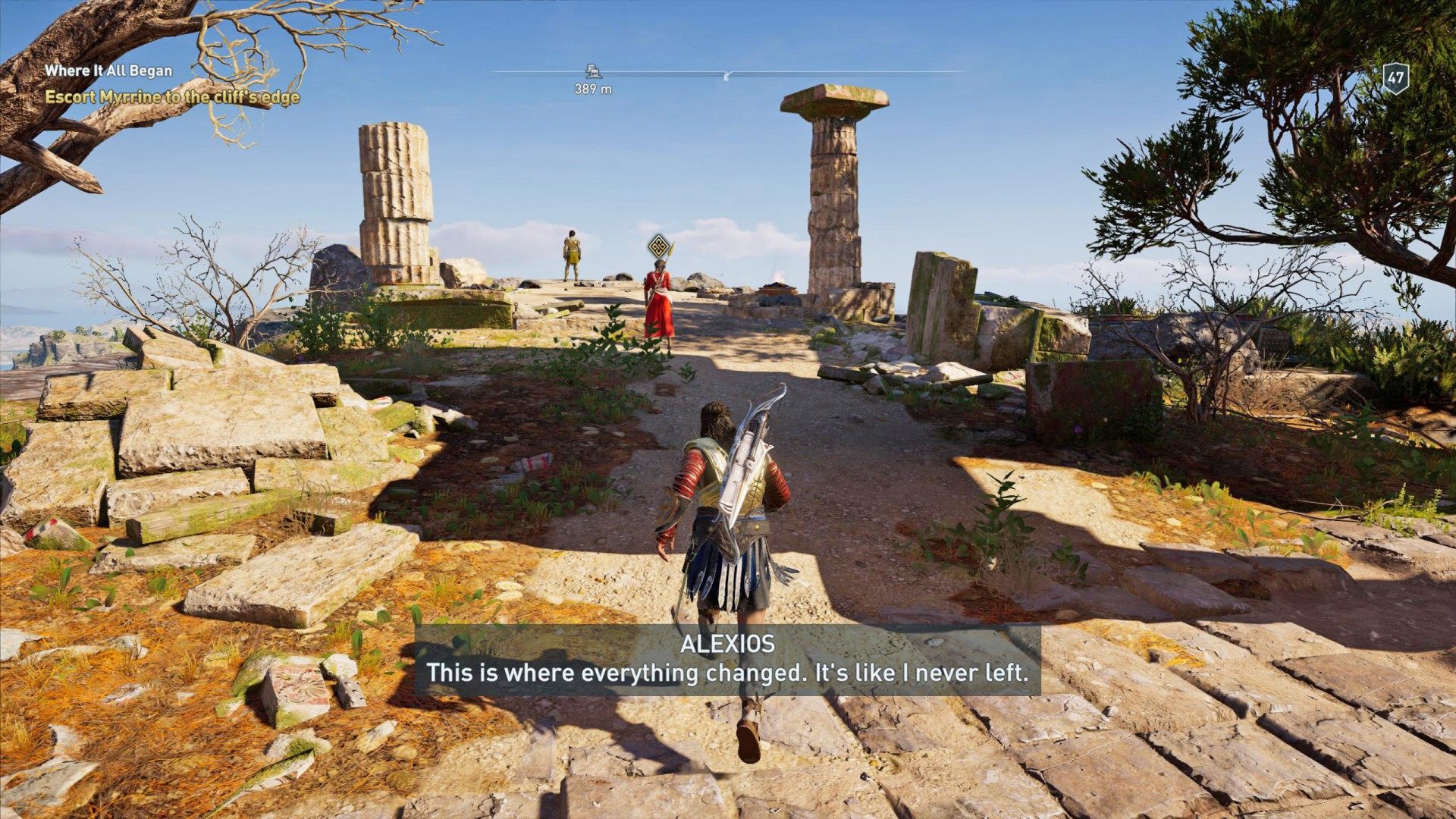Open the quest title Where It All Began
The image size is (1456, 819).
(108, 72)
